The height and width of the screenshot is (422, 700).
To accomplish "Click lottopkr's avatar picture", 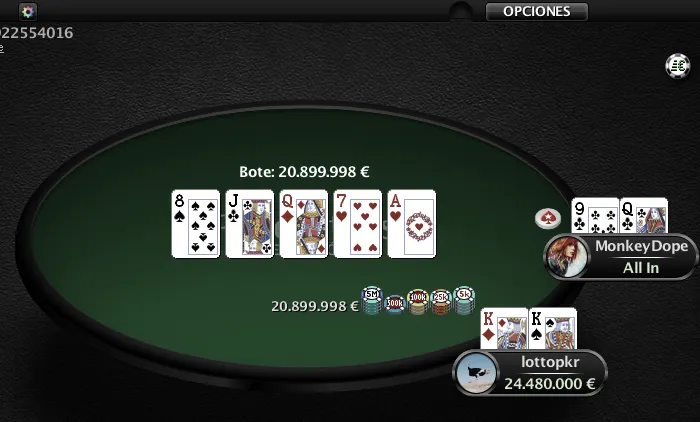I will point(475,373).
